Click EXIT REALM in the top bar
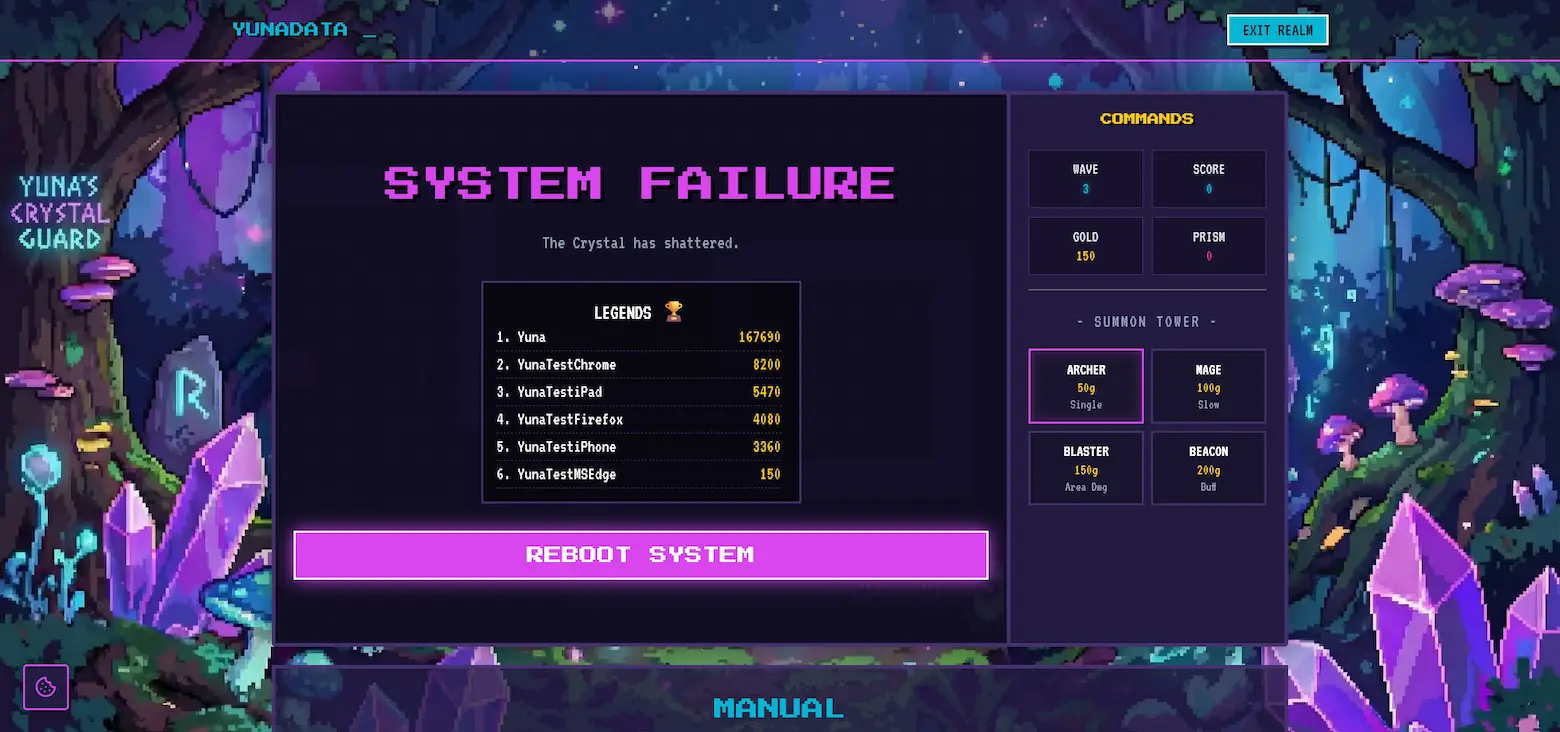 click(1277, 30)
